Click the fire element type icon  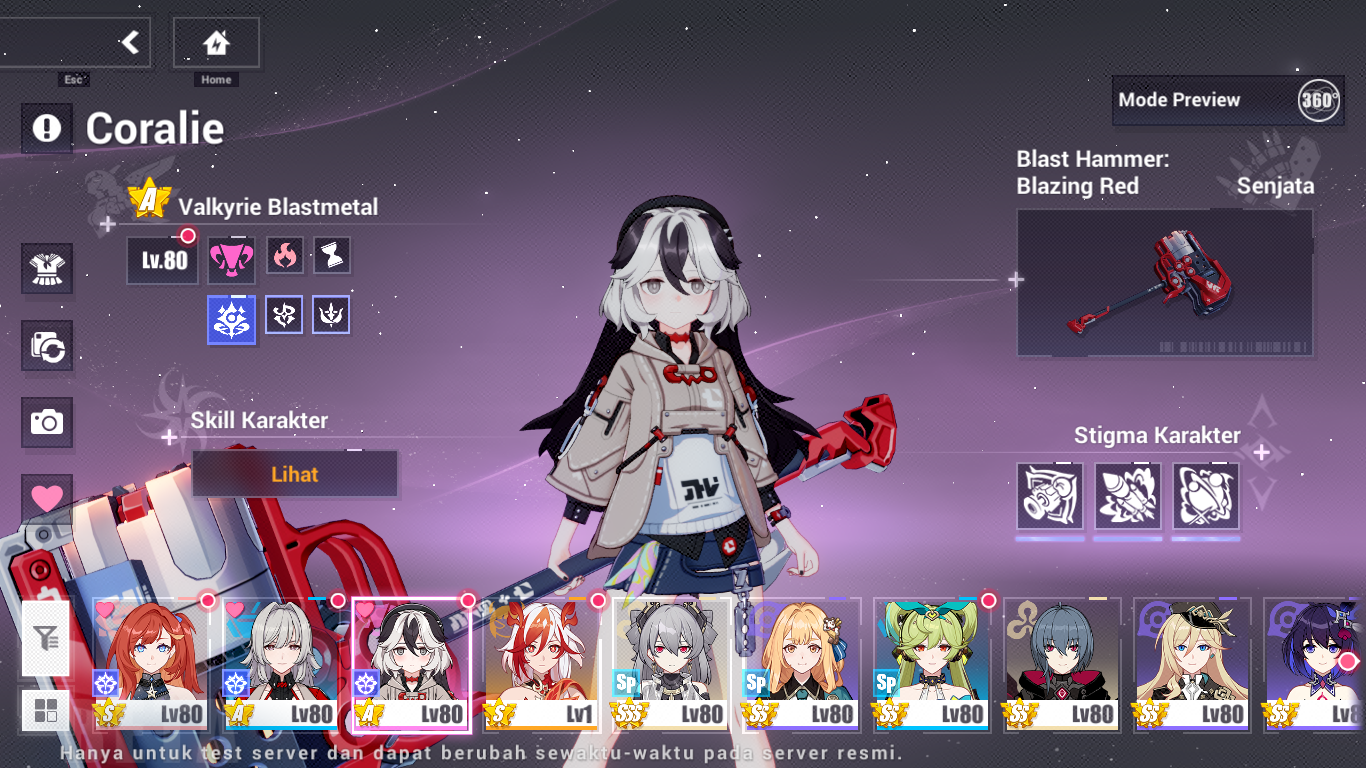click(x=283, y=255)
